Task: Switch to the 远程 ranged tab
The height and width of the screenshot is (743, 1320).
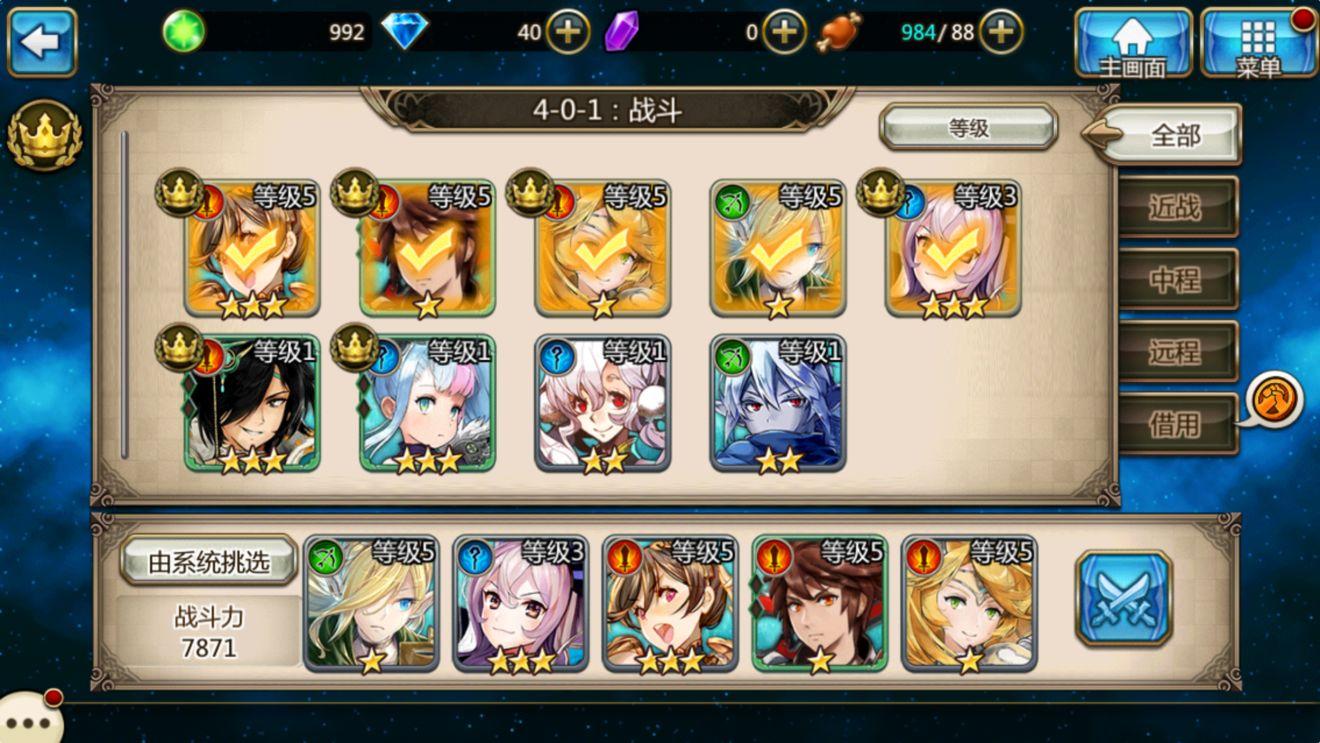Action: (1176, 352)
